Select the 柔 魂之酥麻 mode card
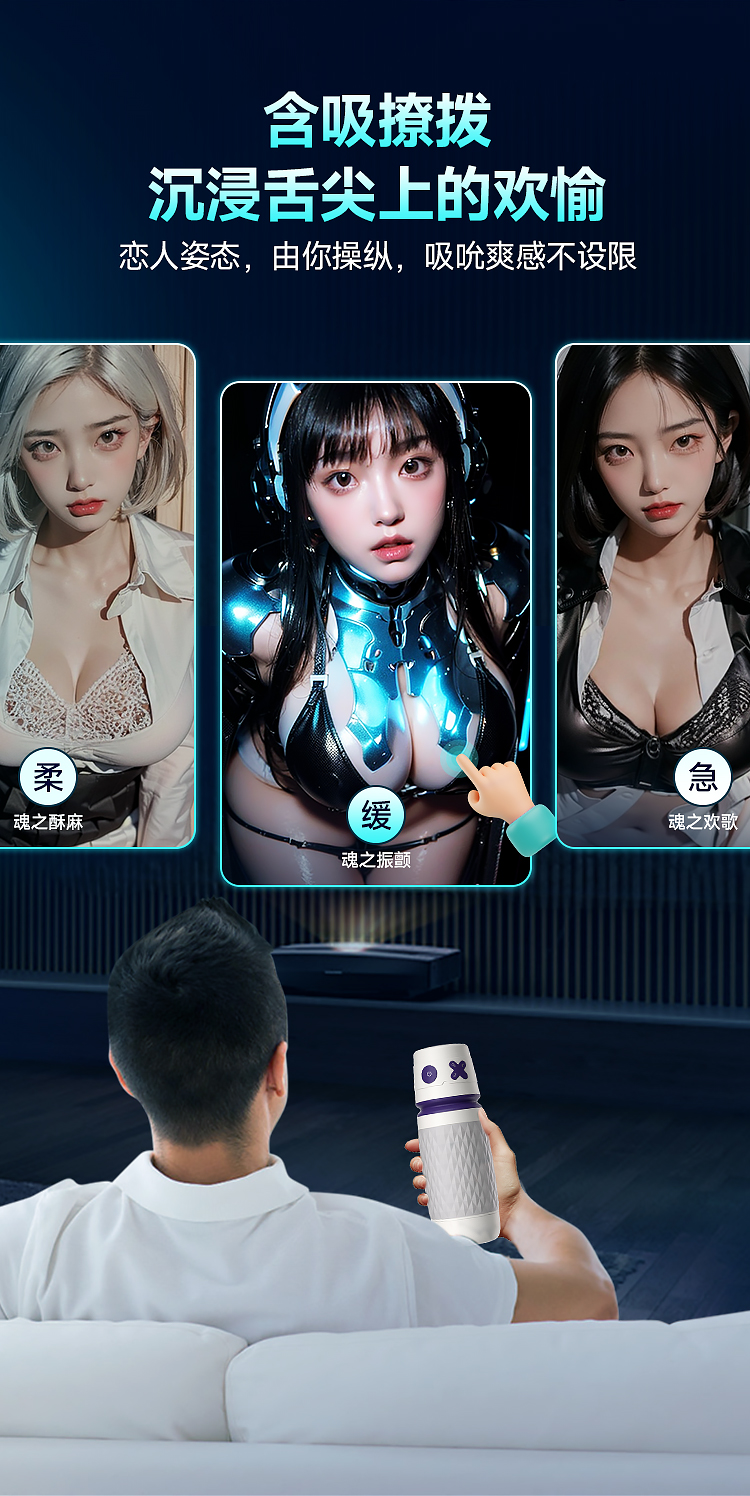Viewport: 750px width, 1496px height. coord(96,596)
